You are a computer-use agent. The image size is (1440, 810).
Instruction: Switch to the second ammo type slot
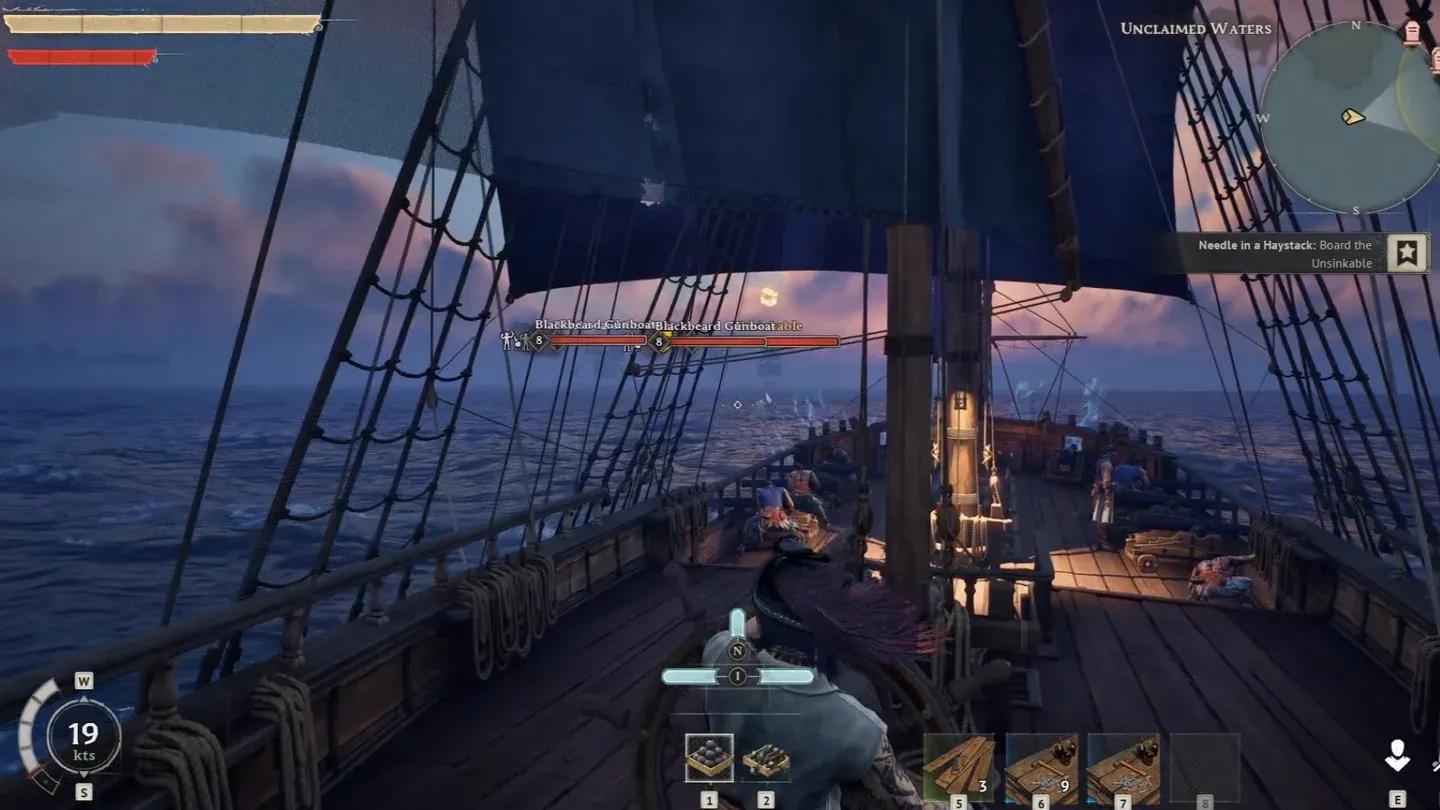tap(766, 760)
